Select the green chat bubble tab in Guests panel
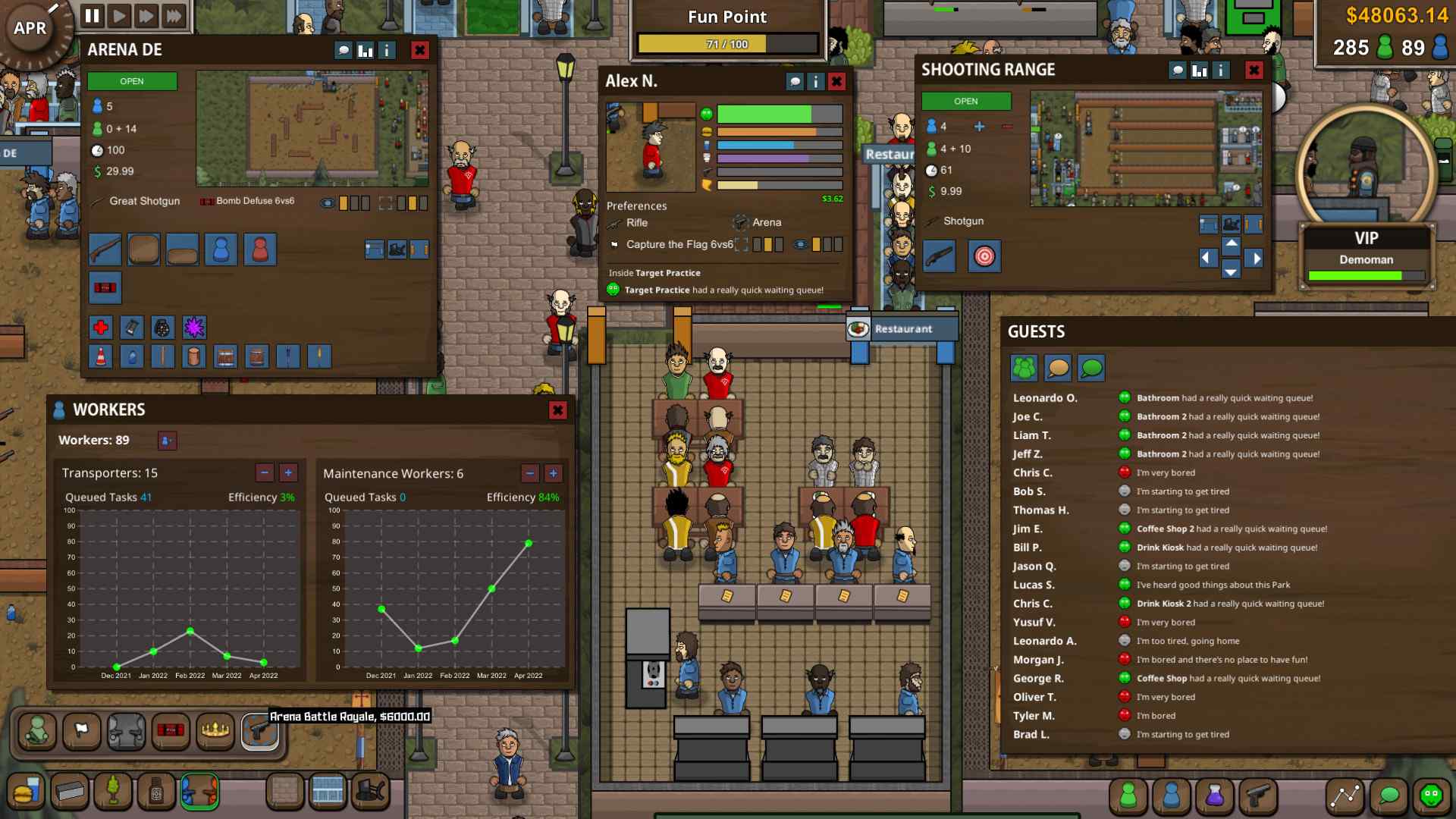The width and height of the screenshot is (1456, 819). coord(1090,368)
